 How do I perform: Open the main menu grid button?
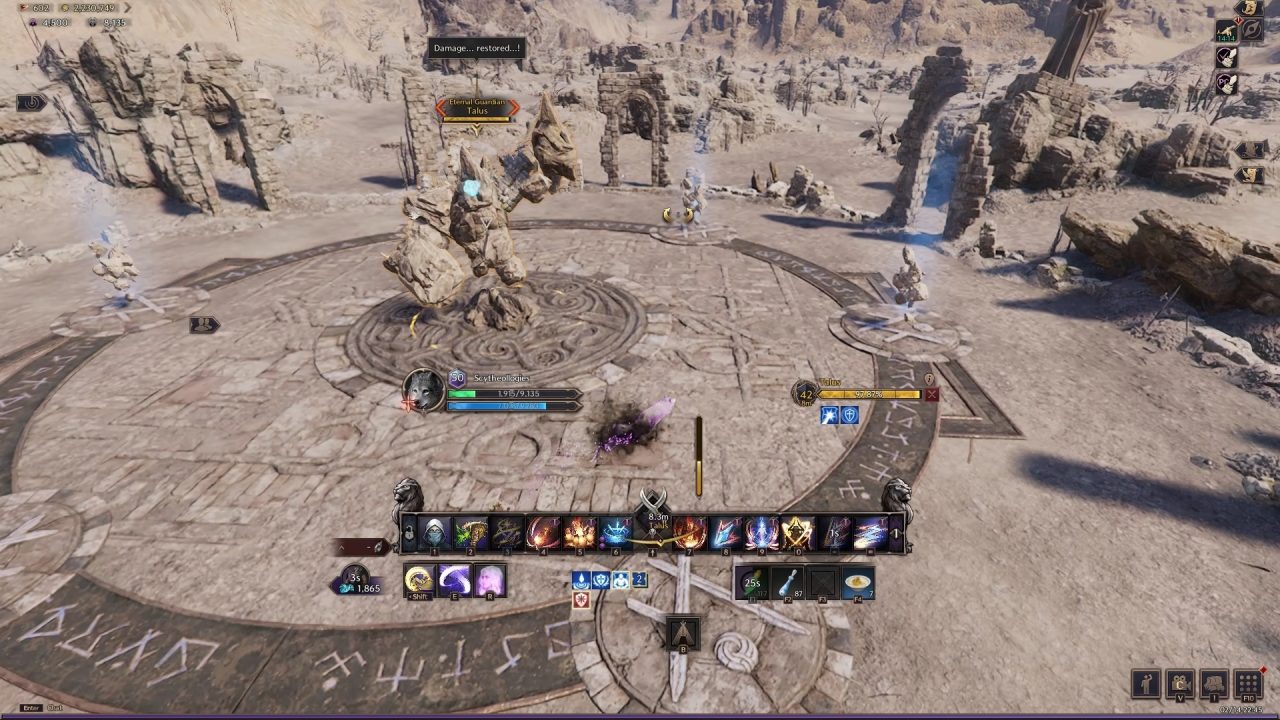1248,684
